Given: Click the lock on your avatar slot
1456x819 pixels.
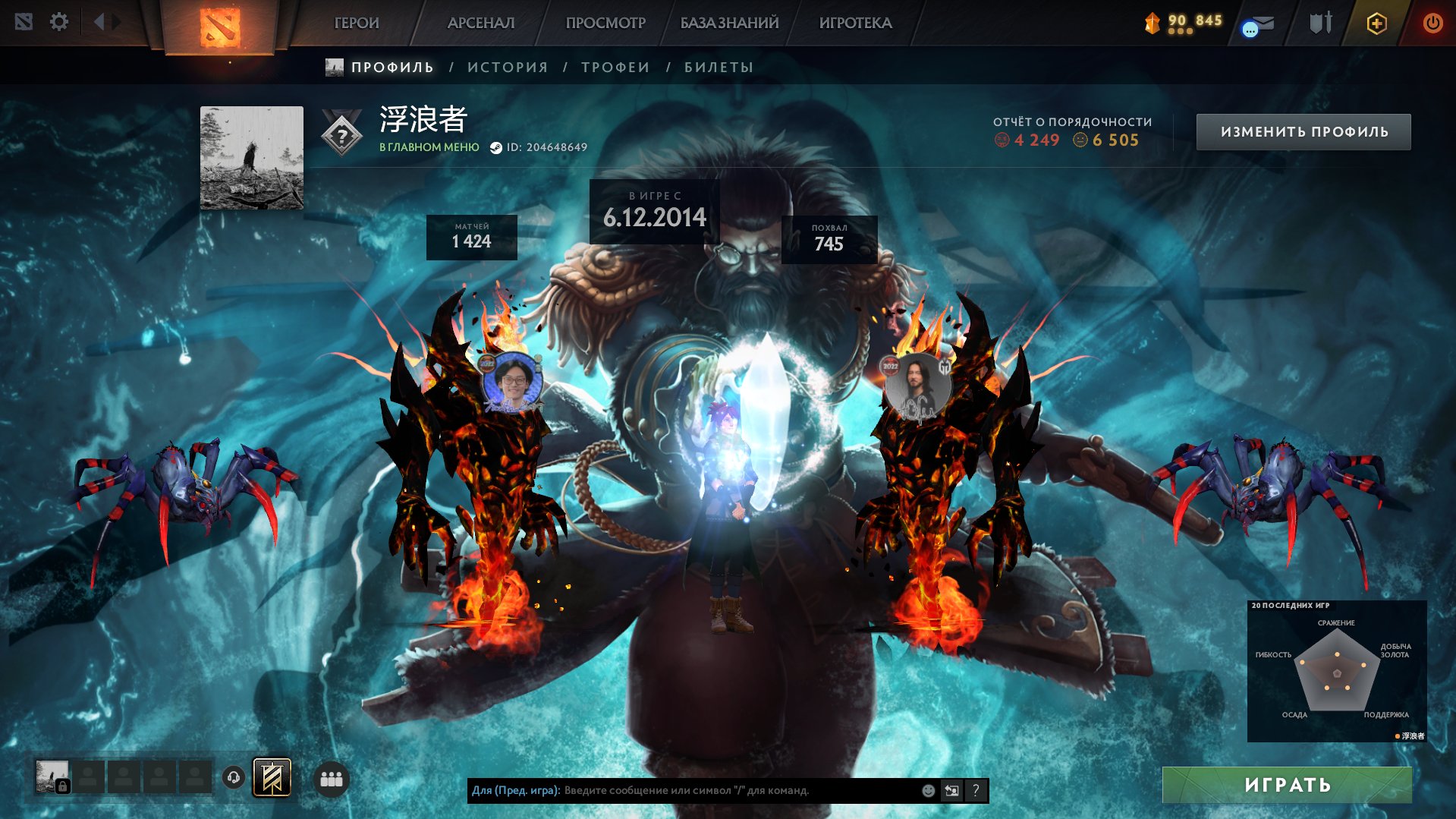Looking at the screenshot, I should (x=63, y=787).
